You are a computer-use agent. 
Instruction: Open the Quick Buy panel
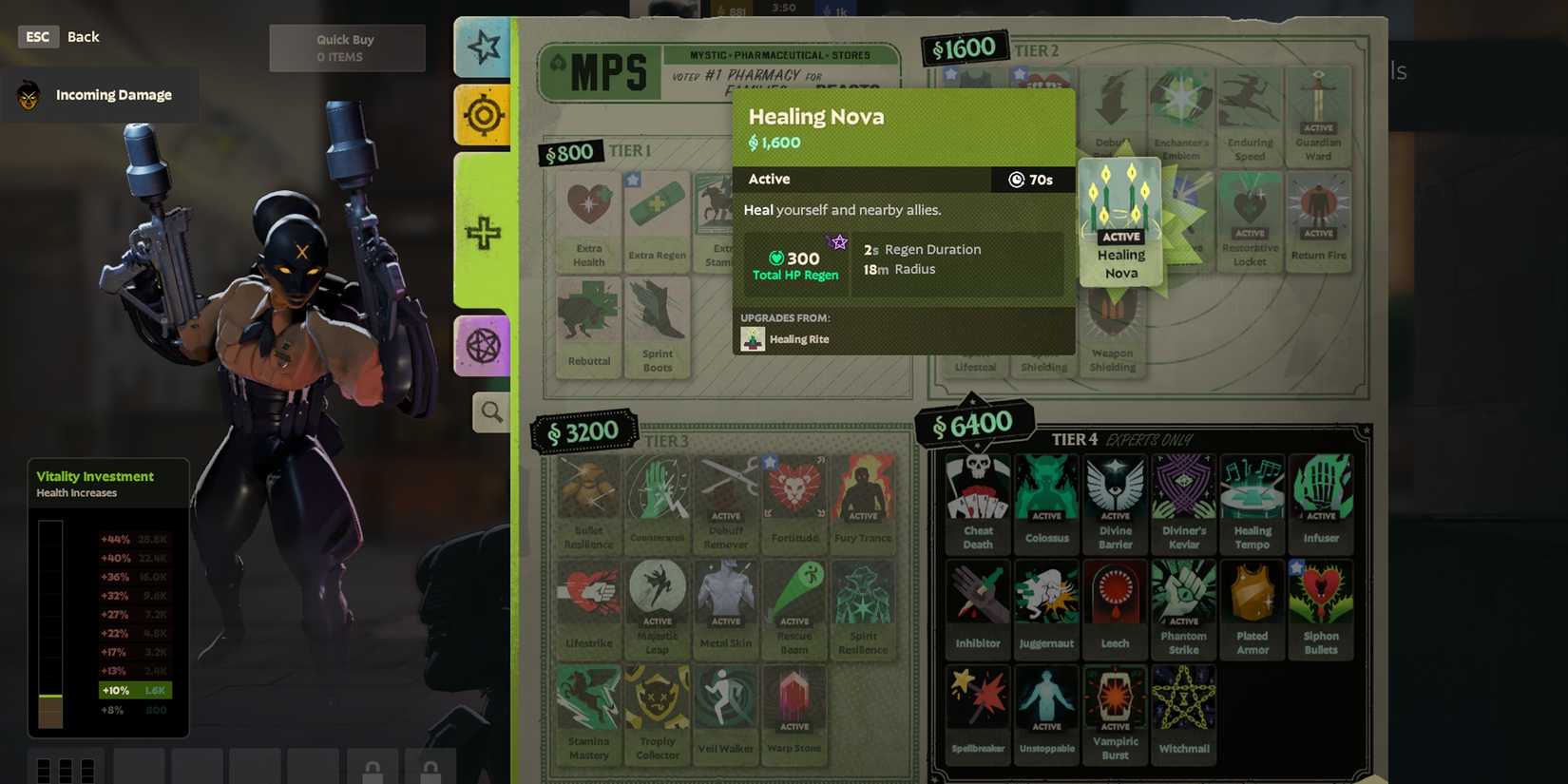[x=346, y=47]
